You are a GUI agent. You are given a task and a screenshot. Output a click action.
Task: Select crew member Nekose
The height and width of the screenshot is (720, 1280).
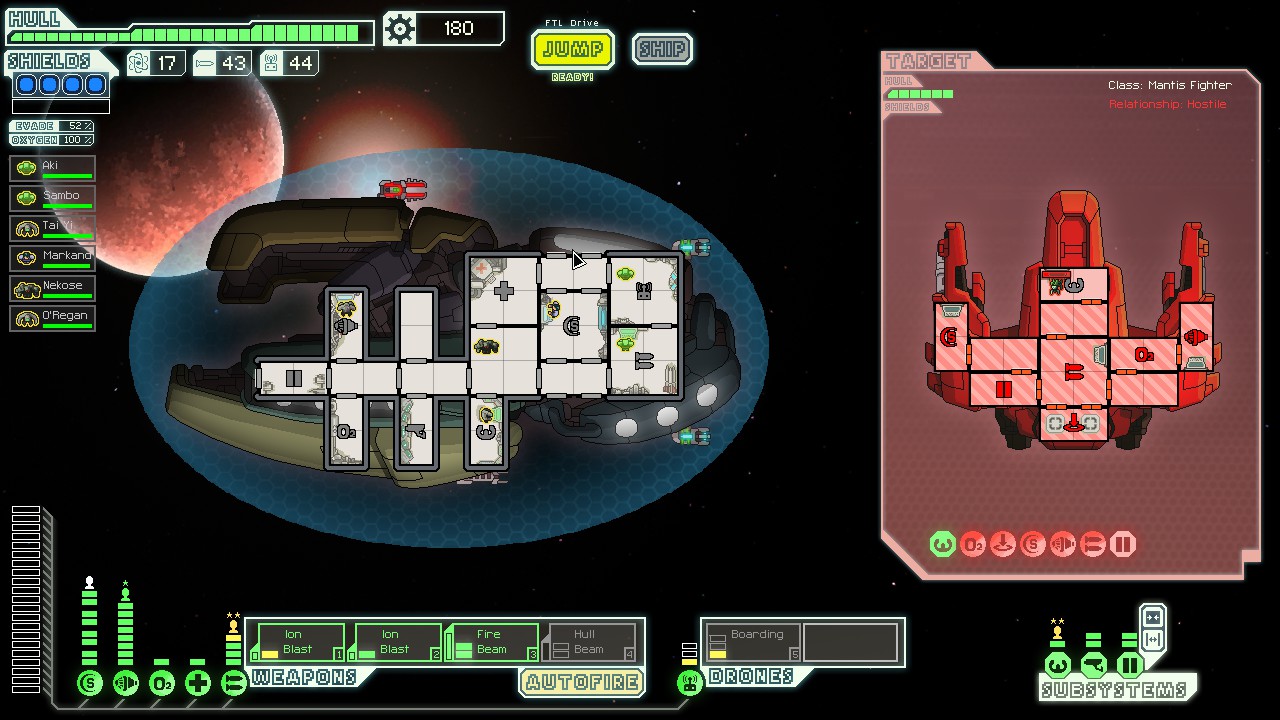click(x=53, y=288)
